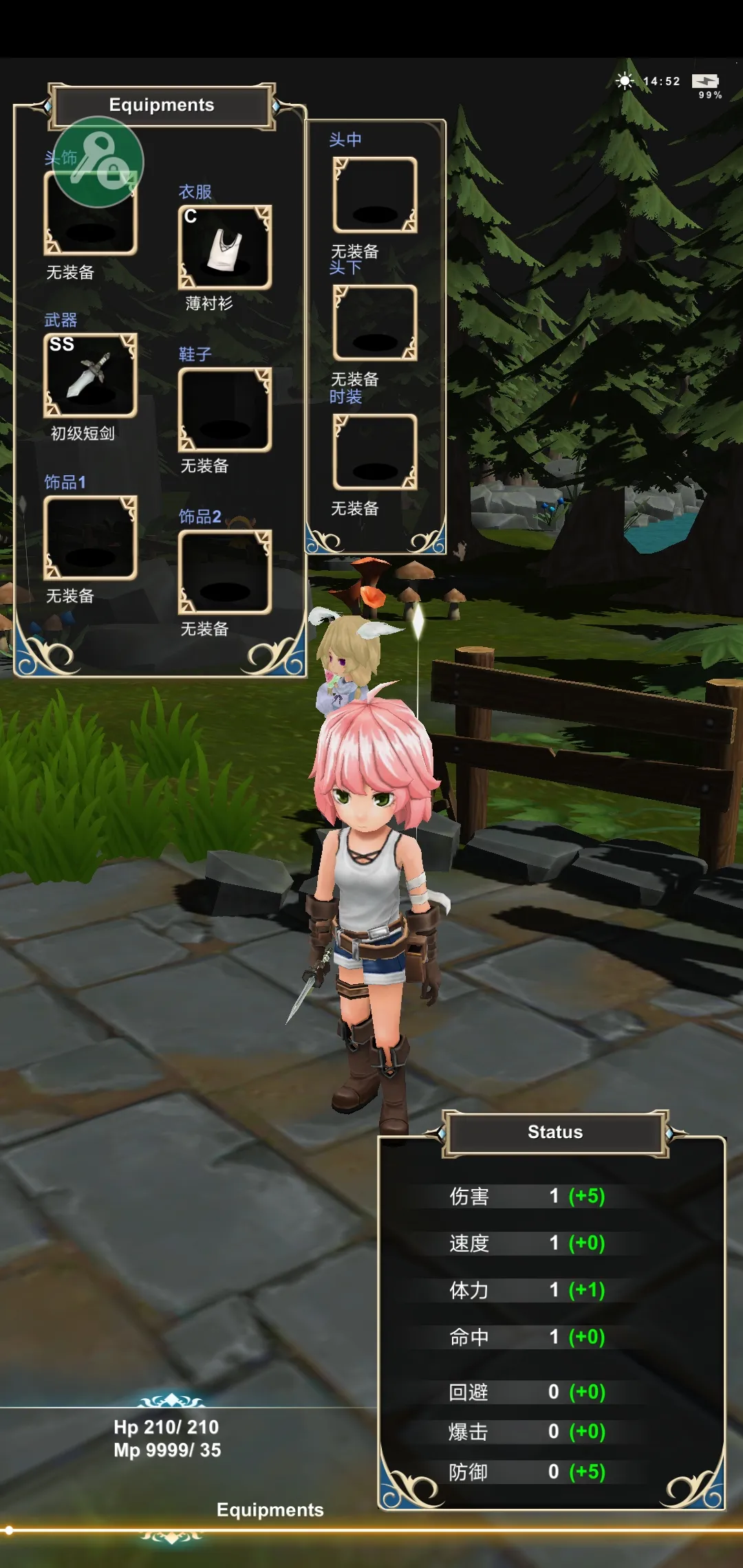Open the empty 饰品2 accessory slot
Image resolution: width=743 pixels, height=1568 pixels.
(225, 572)
